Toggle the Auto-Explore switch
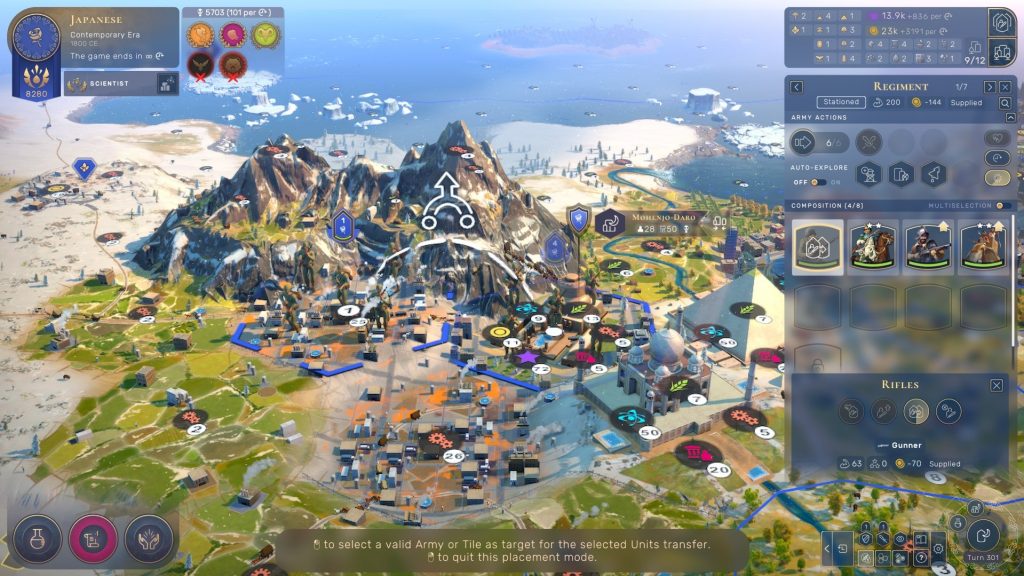1024x576 pixels. click(x=818, y=182)
